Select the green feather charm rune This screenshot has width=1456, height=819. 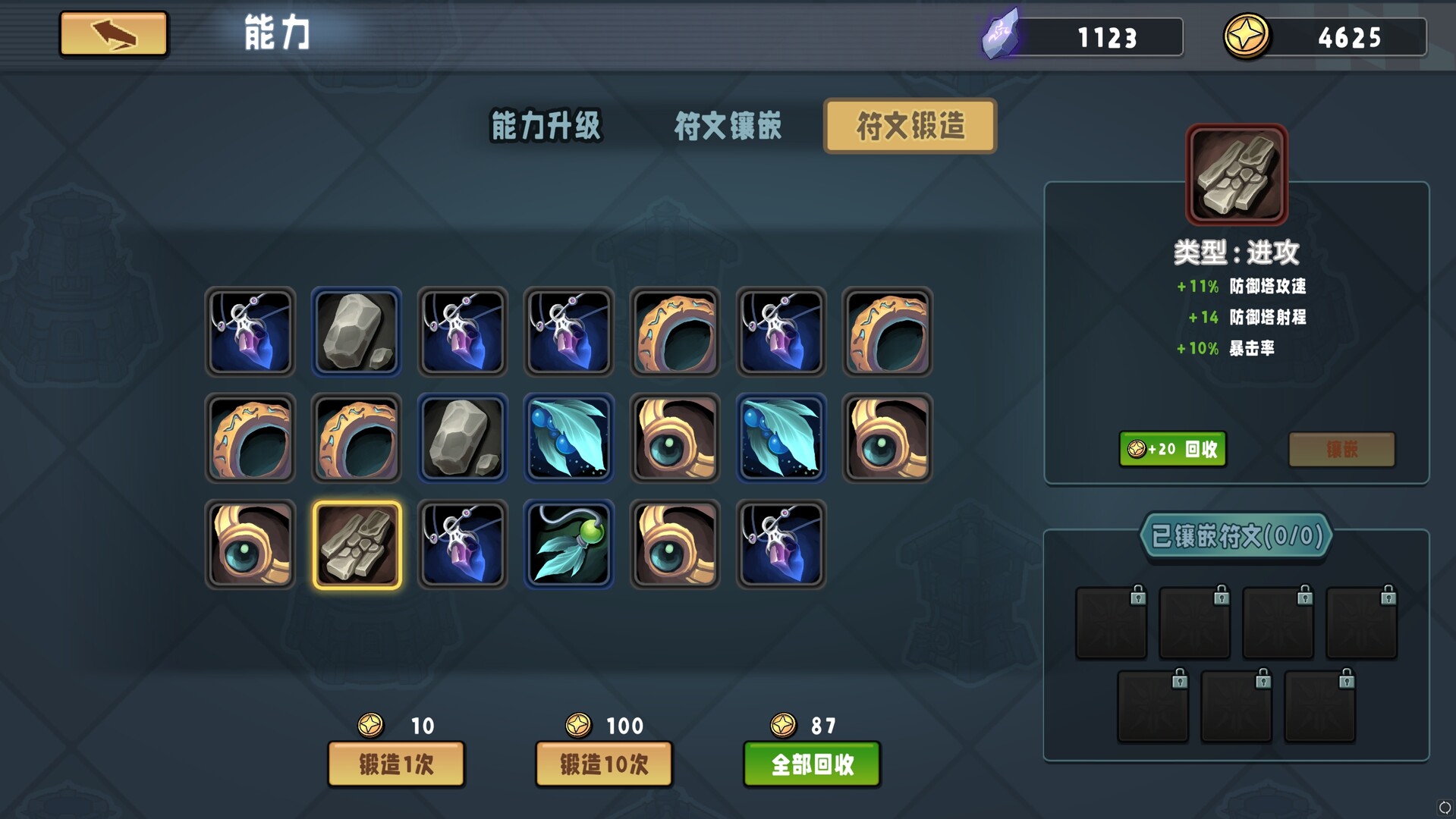568,544
